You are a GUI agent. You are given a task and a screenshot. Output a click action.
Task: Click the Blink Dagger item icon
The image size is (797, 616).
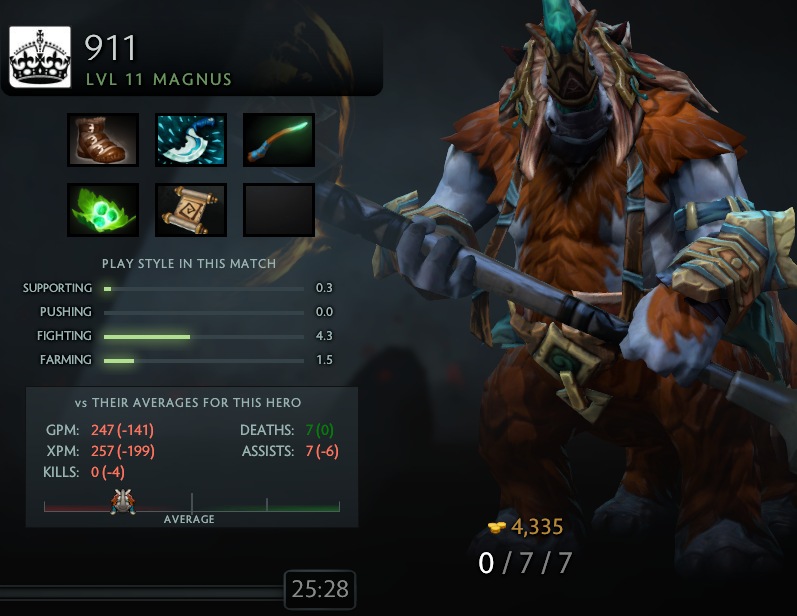click(x=191, y=140)
